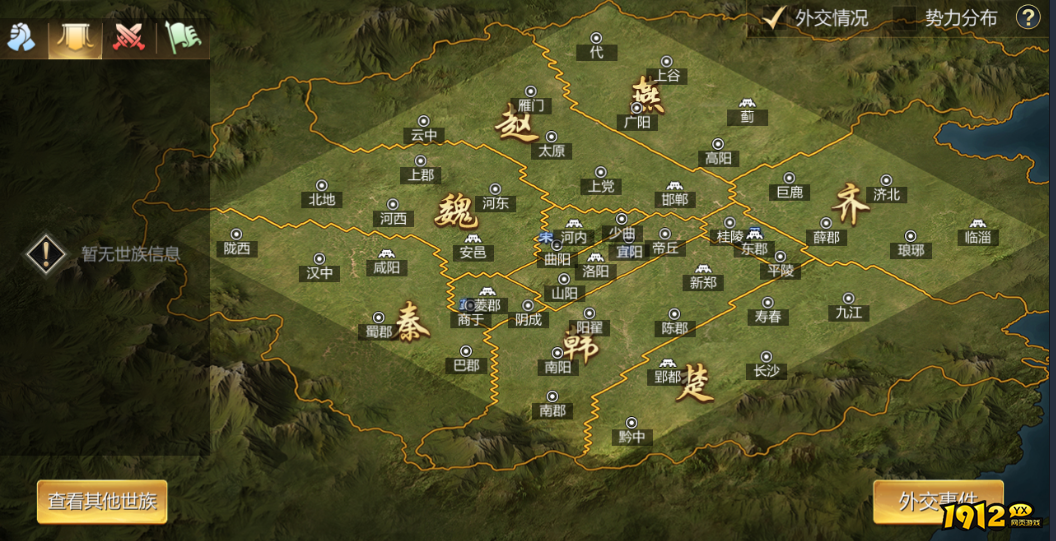Screen dimensions: 1056x541
Task: Open the crossed red swords tab
Action: (x=128, y=37)
